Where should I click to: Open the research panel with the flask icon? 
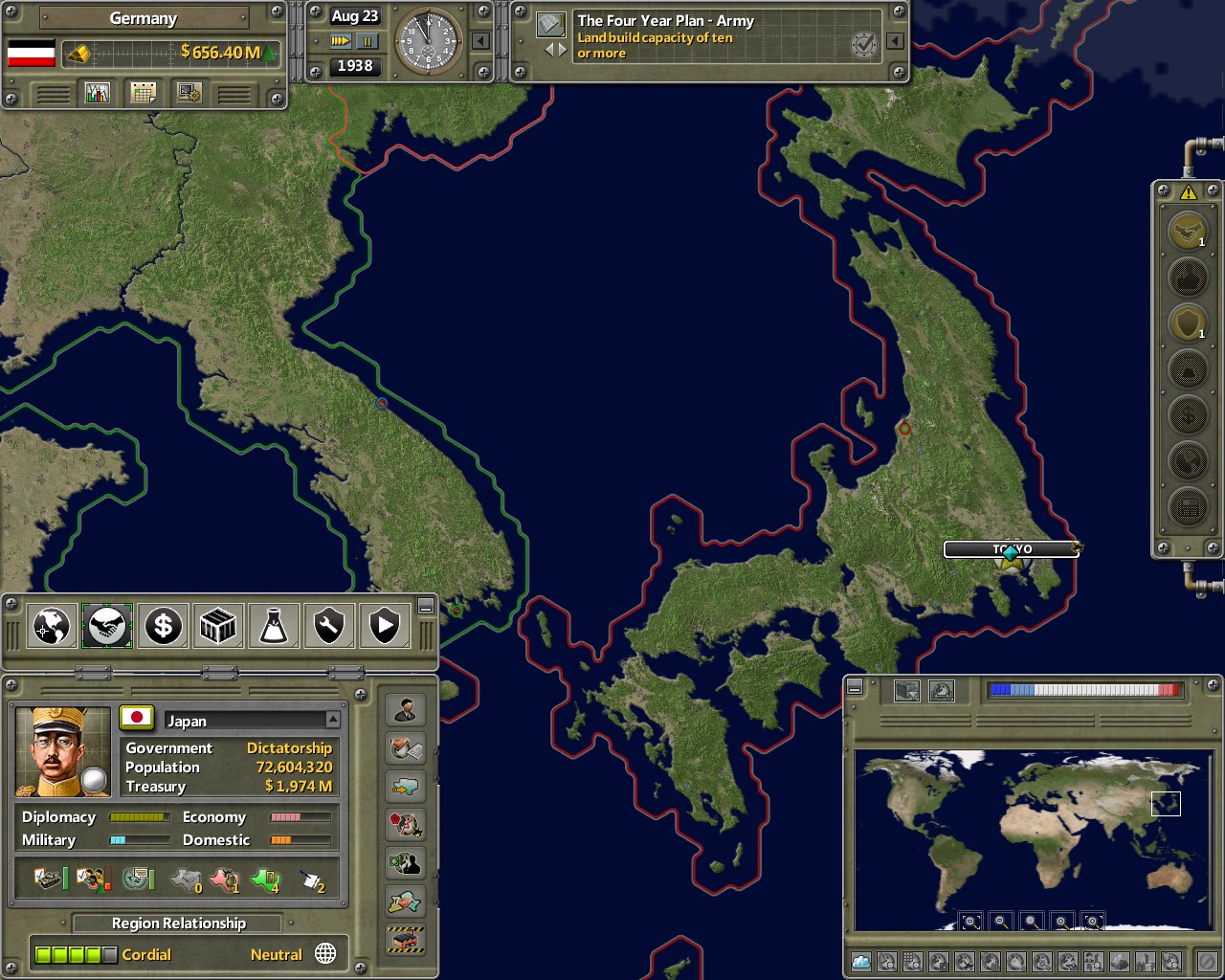(274, 626)
